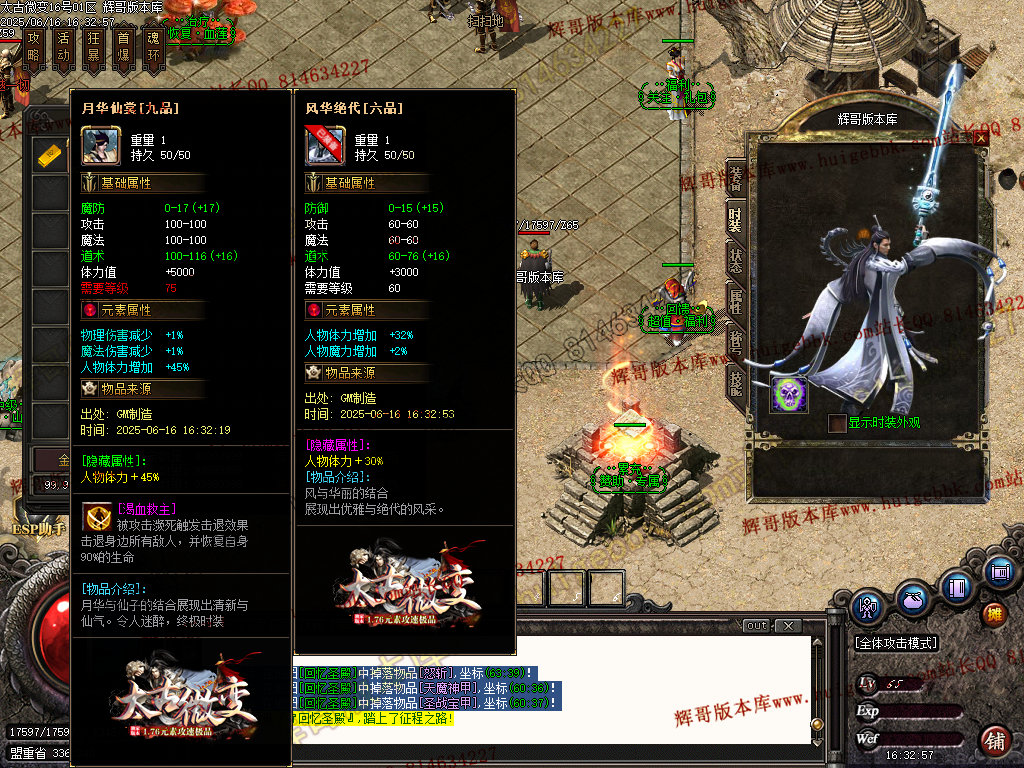Select the purple skull slot in character panel

pos(788,394)
